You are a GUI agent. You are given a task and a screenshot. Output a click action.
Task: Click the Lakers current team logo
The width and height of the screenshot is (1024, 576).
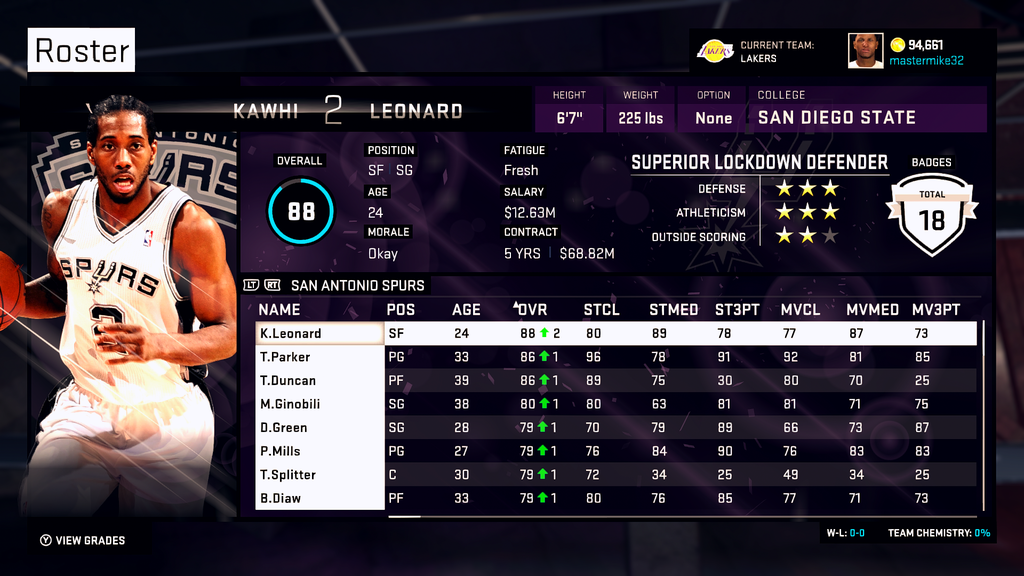pos(715,51)
